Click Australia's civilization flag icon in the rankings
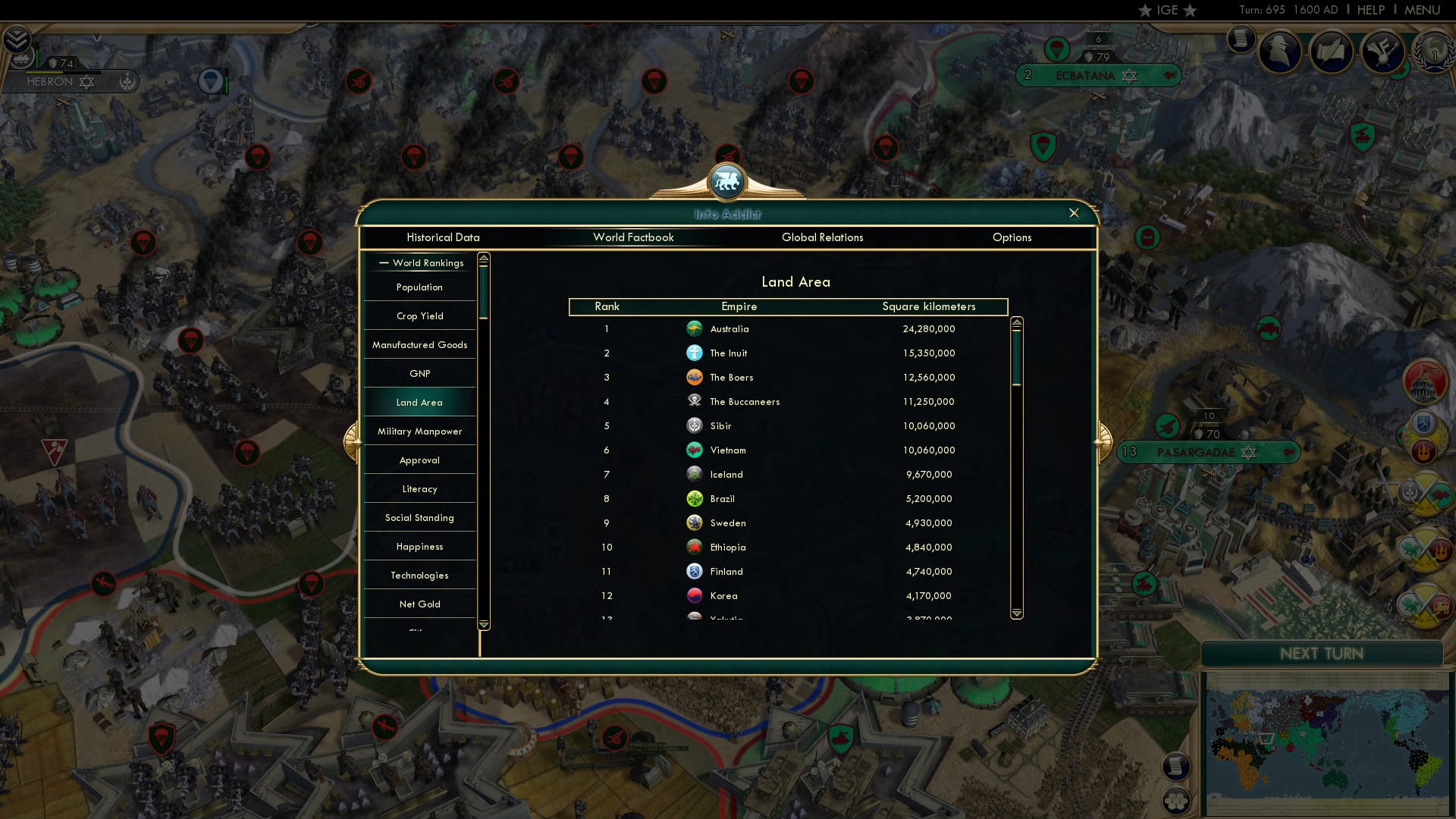Image resolution: width=1456 pixels, height=819 pixels. [695, 328]
